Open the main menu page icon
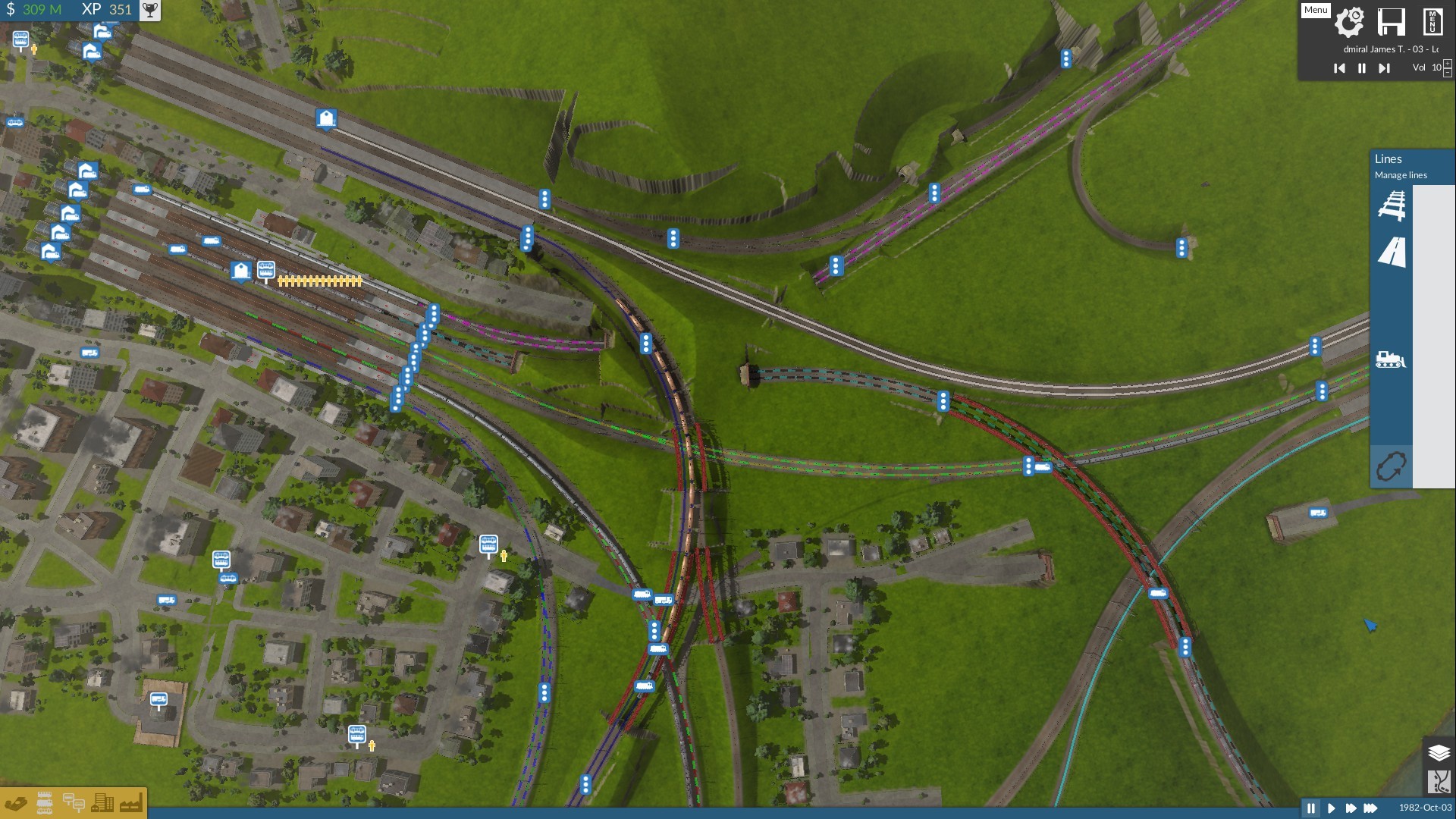 click(1432, 21)
